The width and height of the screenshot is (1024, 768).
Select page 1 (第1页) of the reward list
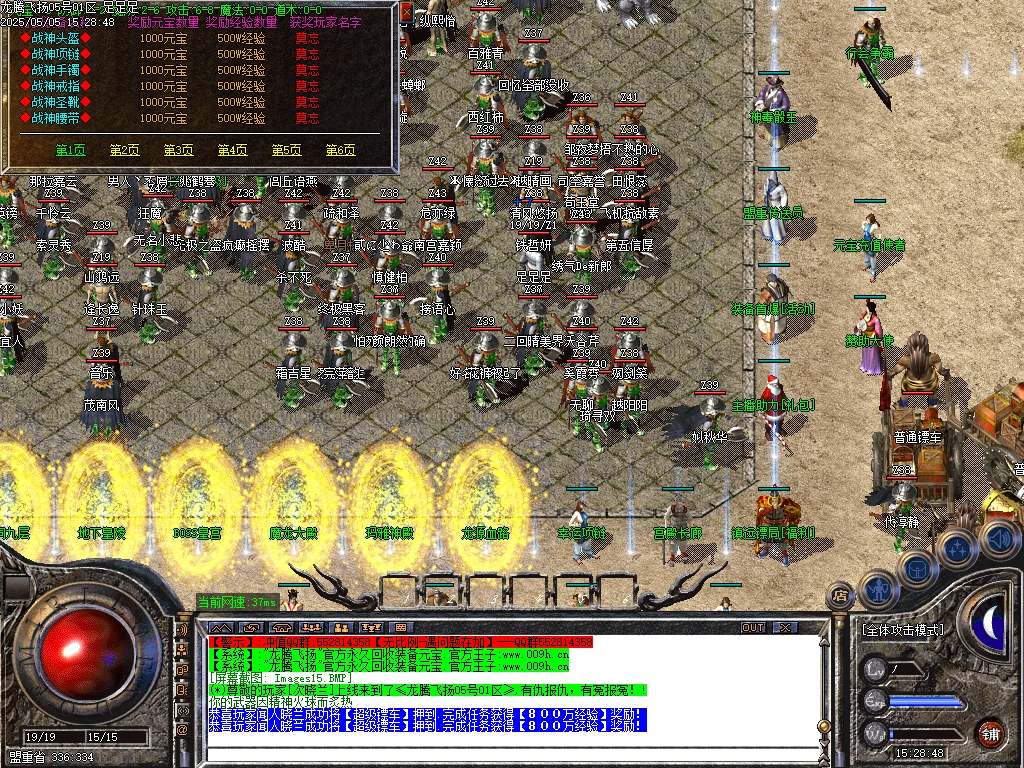[70, 150]
